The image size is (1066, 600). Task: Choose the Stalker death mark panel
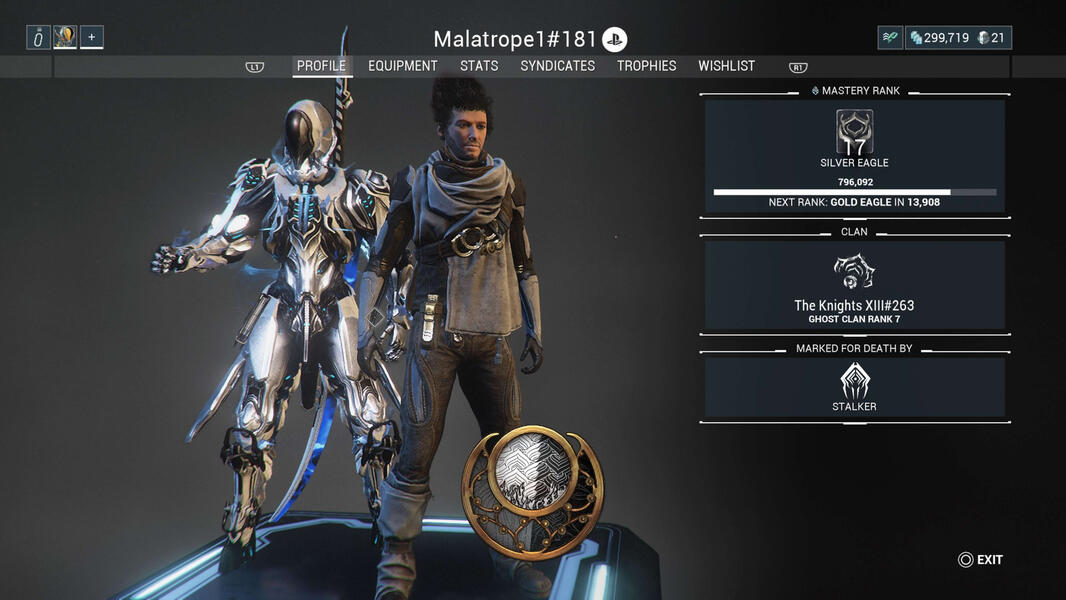pos(854,387)
